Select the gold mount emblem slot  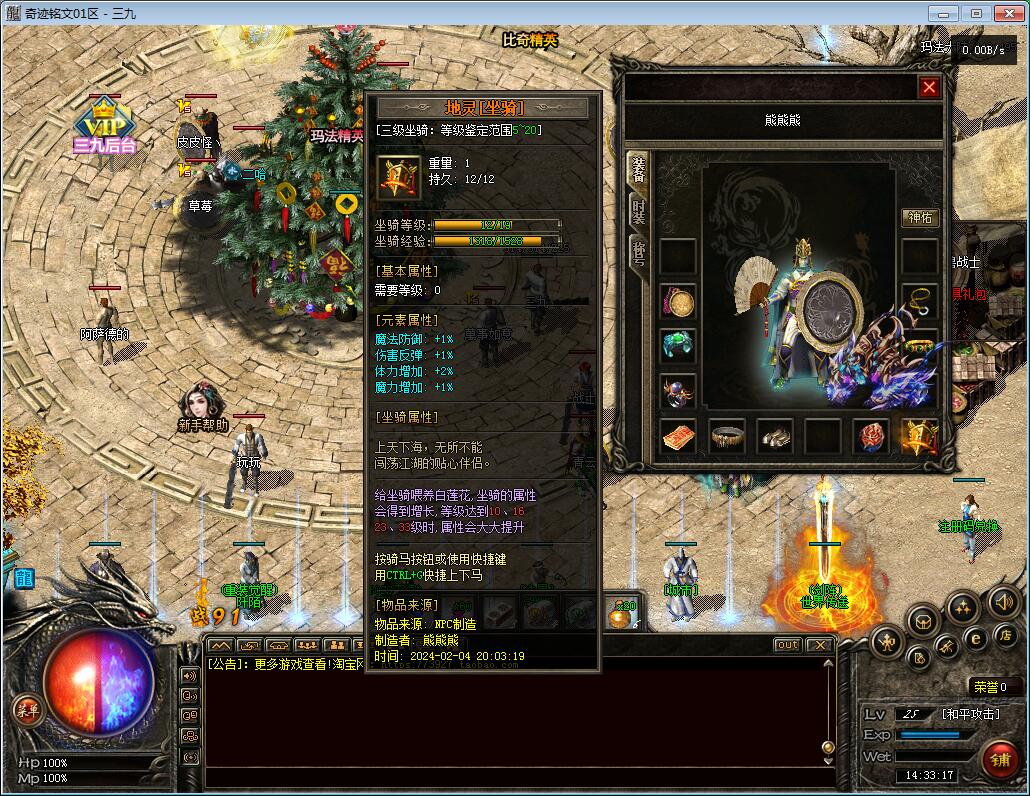point(918,436)
